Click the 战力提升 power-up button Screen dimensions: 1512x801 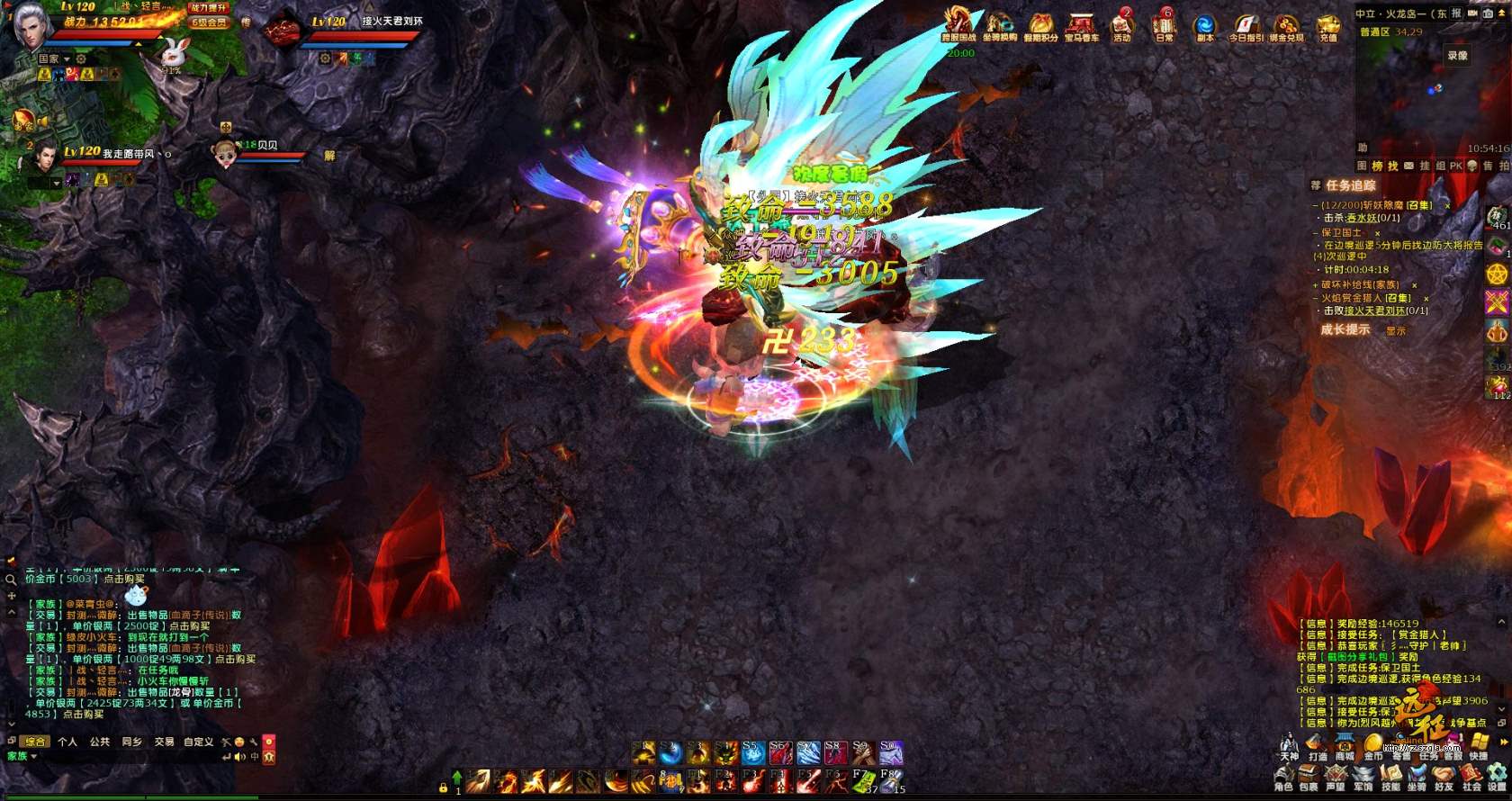[x=210, y=7]
